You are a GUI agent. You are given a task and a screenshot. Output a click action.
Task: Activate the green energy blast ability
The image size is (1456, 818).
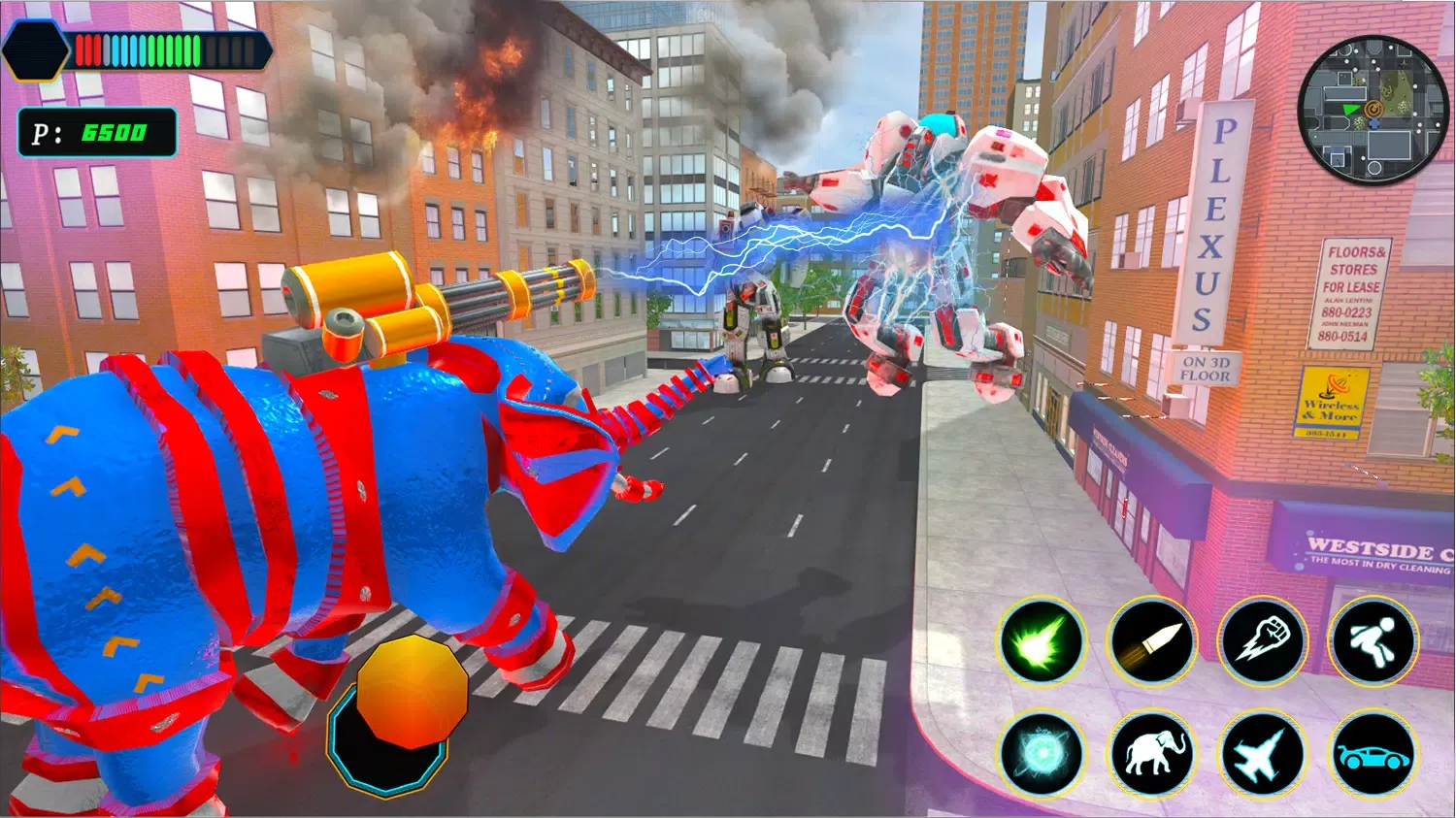(x=1041, y=641)
